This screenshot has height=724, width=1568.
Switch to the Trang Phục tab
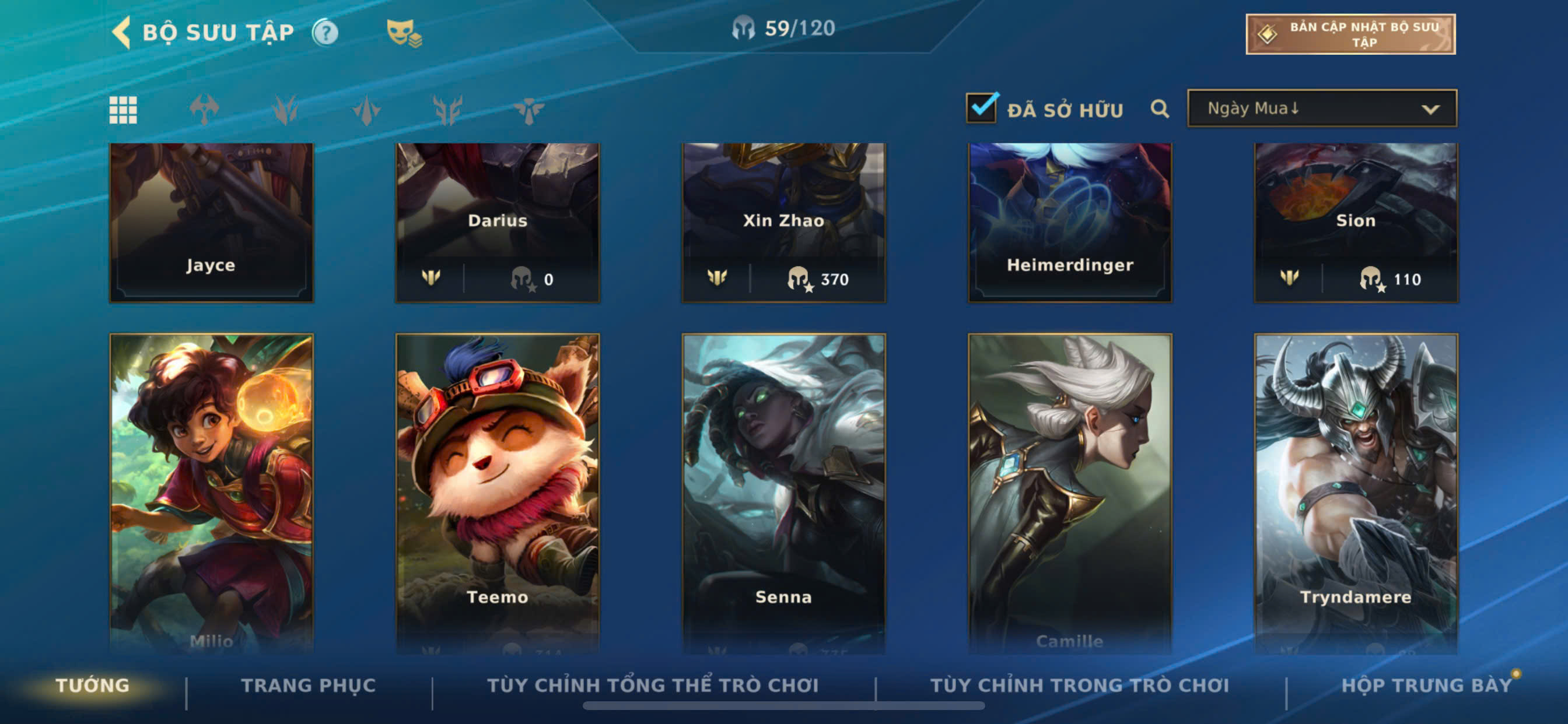(x=308, y=686)
